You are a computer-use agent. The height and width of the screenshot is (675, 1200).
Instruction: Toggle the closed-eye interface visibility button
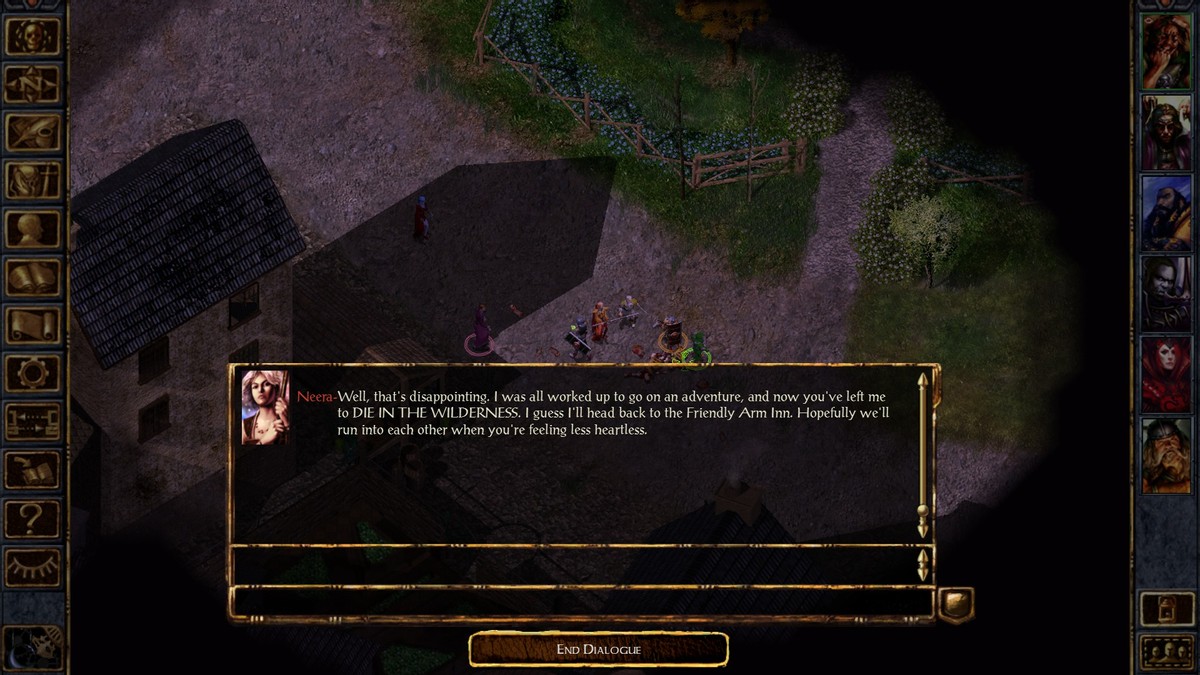click(32, 566)
